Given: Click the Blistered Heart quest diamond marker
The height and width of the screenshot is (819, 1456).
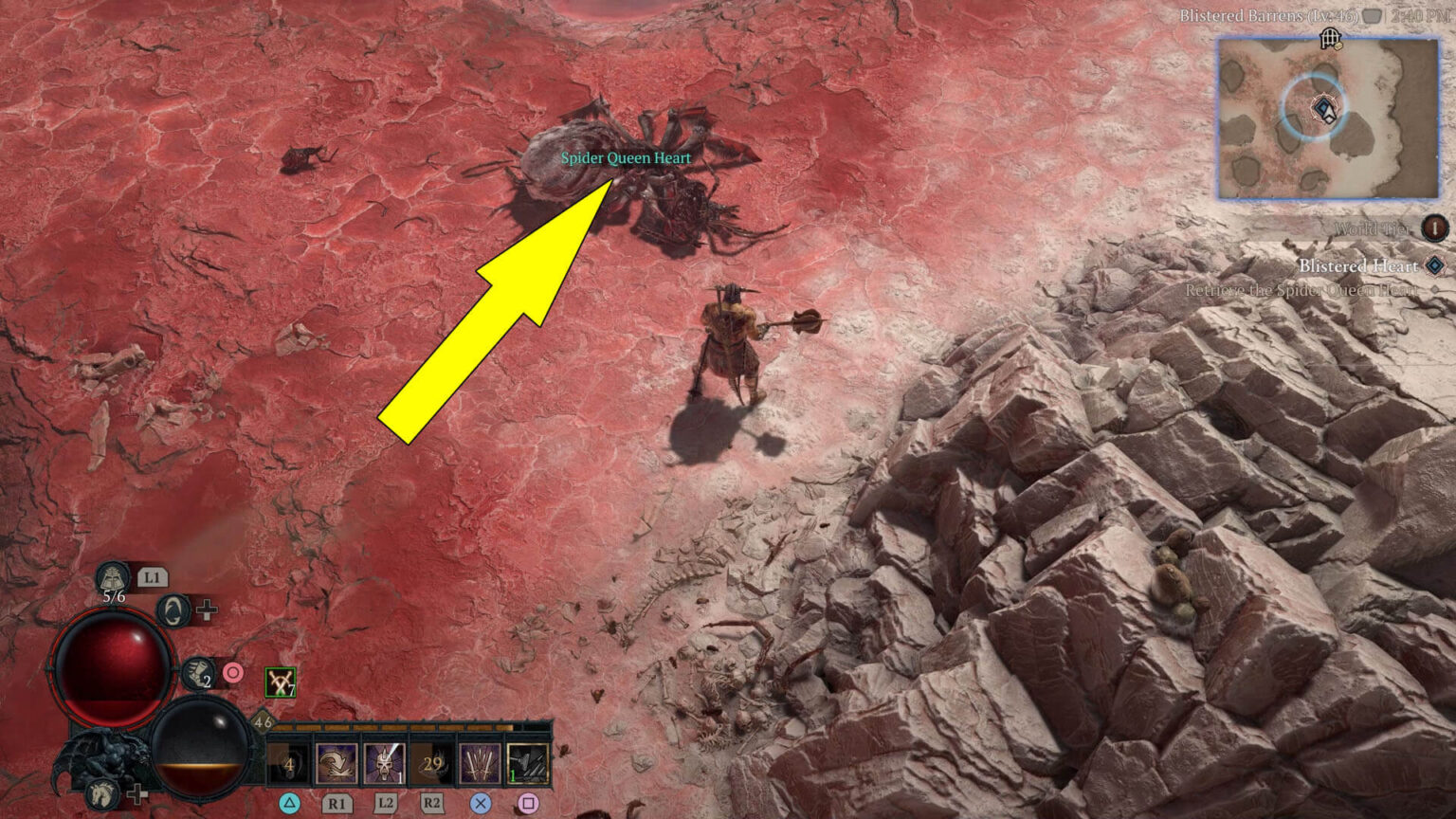Looking at the screenshot, I should click(x=1433, y=265).
